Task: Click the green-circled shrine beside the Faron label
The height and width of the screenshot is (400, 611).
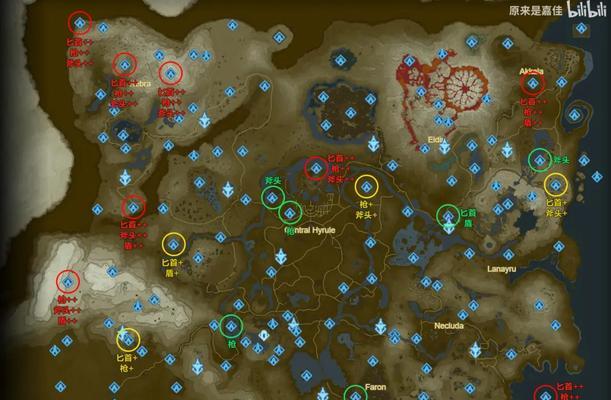Action: (356, 393)
